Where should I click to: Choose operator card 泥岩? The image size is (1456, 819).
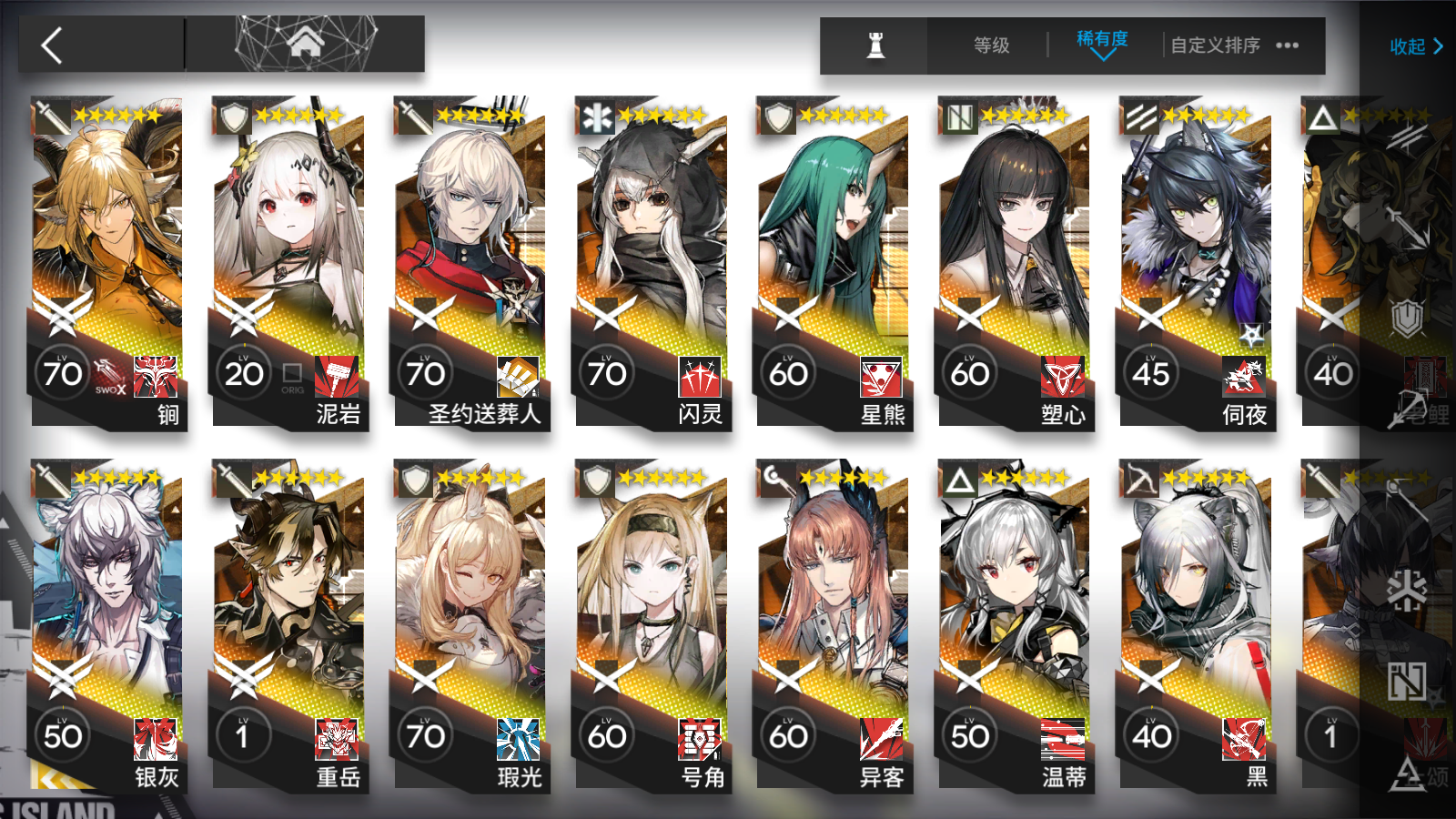[x=288, y=262]
